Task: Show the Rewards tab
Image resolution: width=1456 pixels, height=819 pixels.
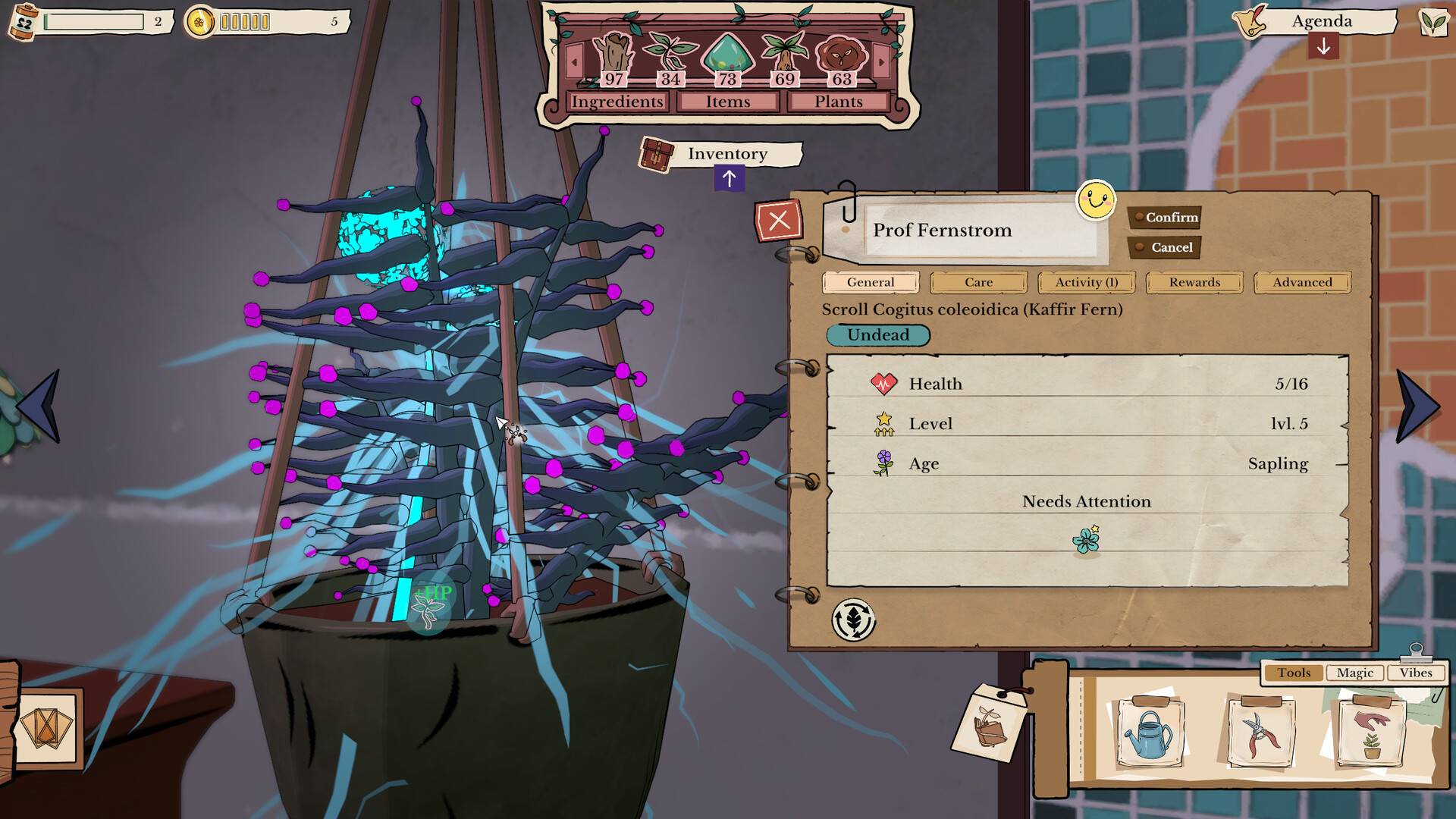Action: [x=1194, y=282]
